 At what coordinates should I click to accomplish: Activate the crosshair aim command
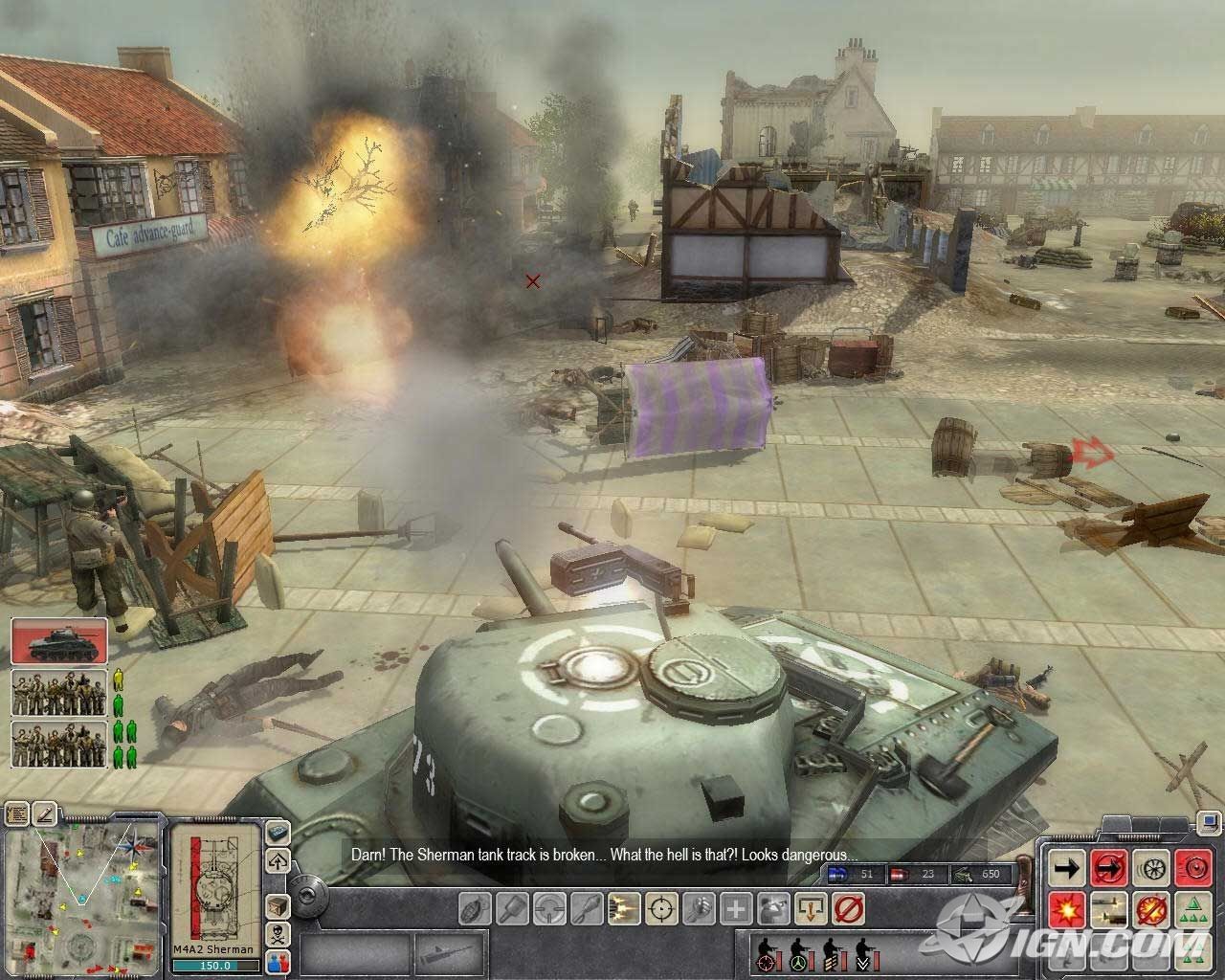click(660, 906)
